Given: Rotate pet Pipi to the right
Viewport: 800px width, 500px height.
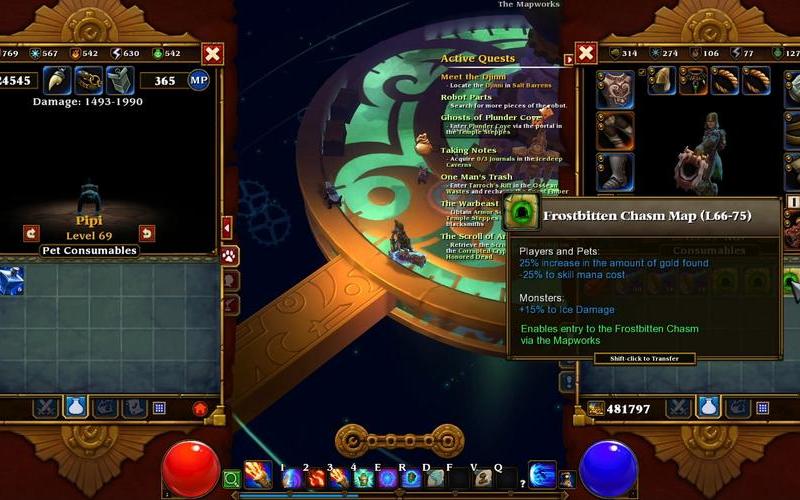Looking at the screenshot, I should (x=147, y=233).
